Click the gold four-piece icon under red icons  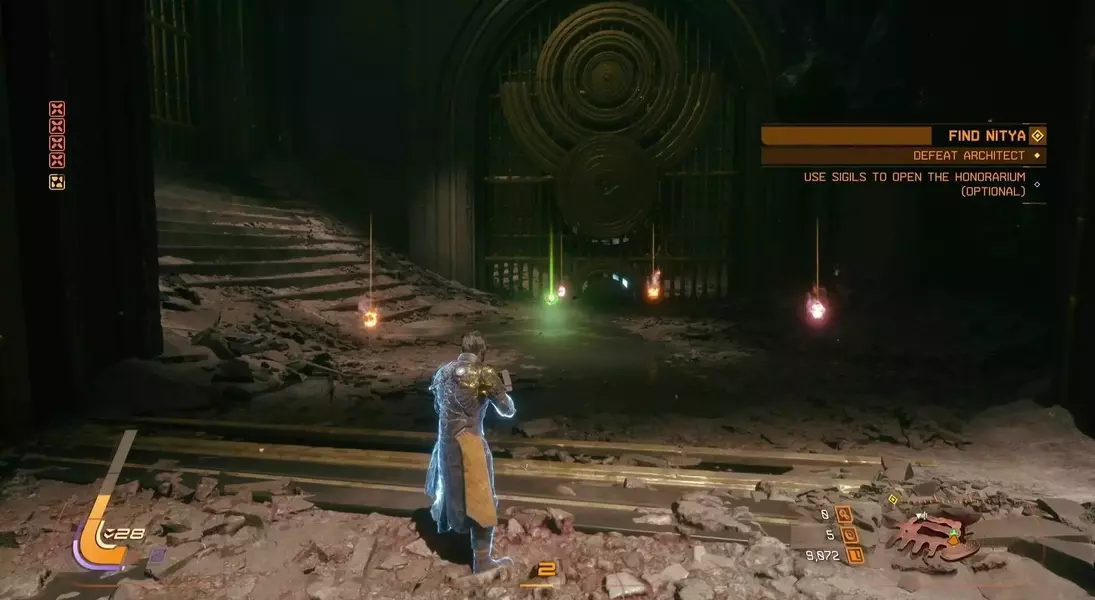(57, 182)
